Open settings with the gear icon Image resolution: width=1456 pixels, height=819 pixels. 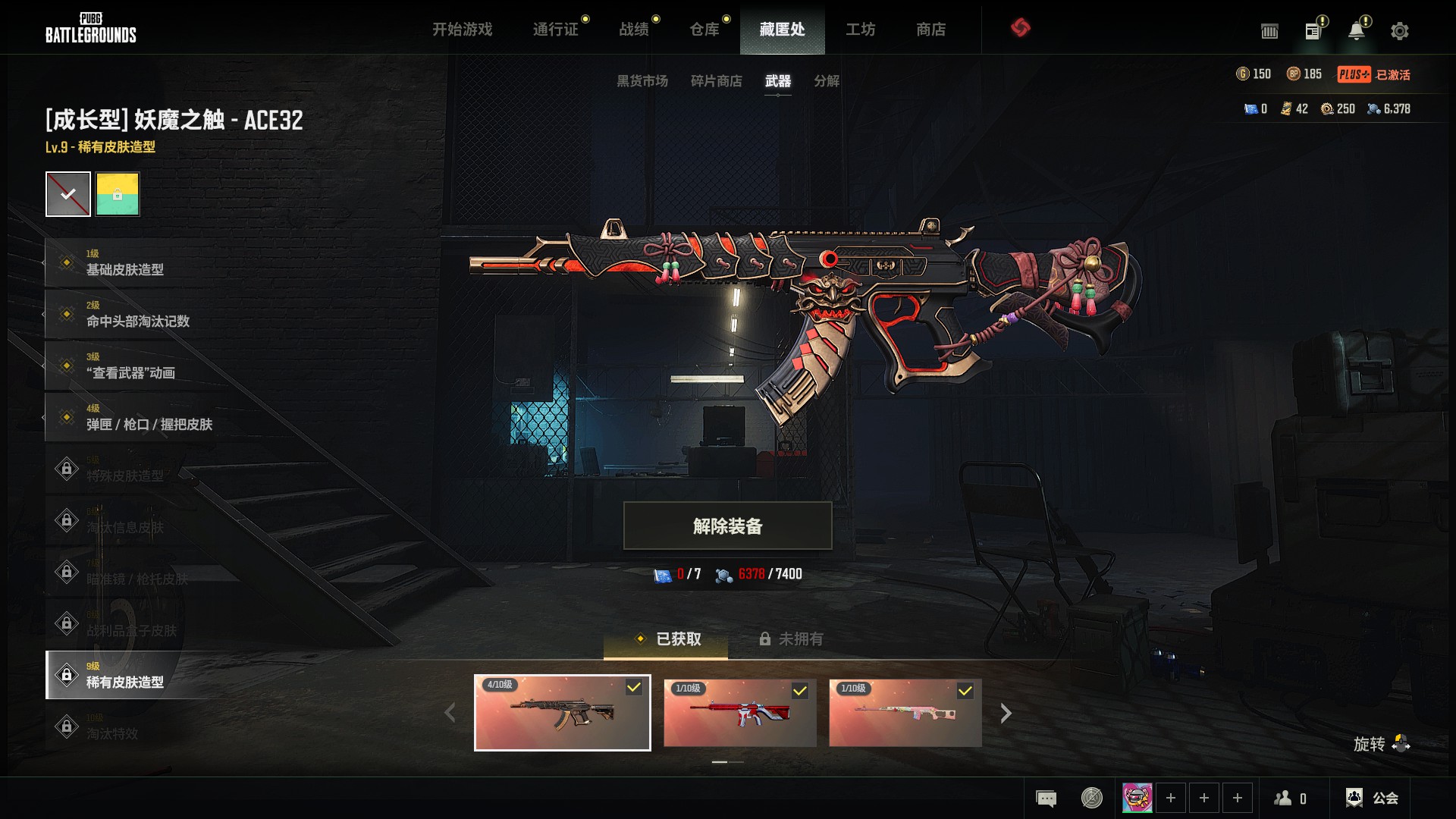pyautogui.click(x=1399, y=31)
